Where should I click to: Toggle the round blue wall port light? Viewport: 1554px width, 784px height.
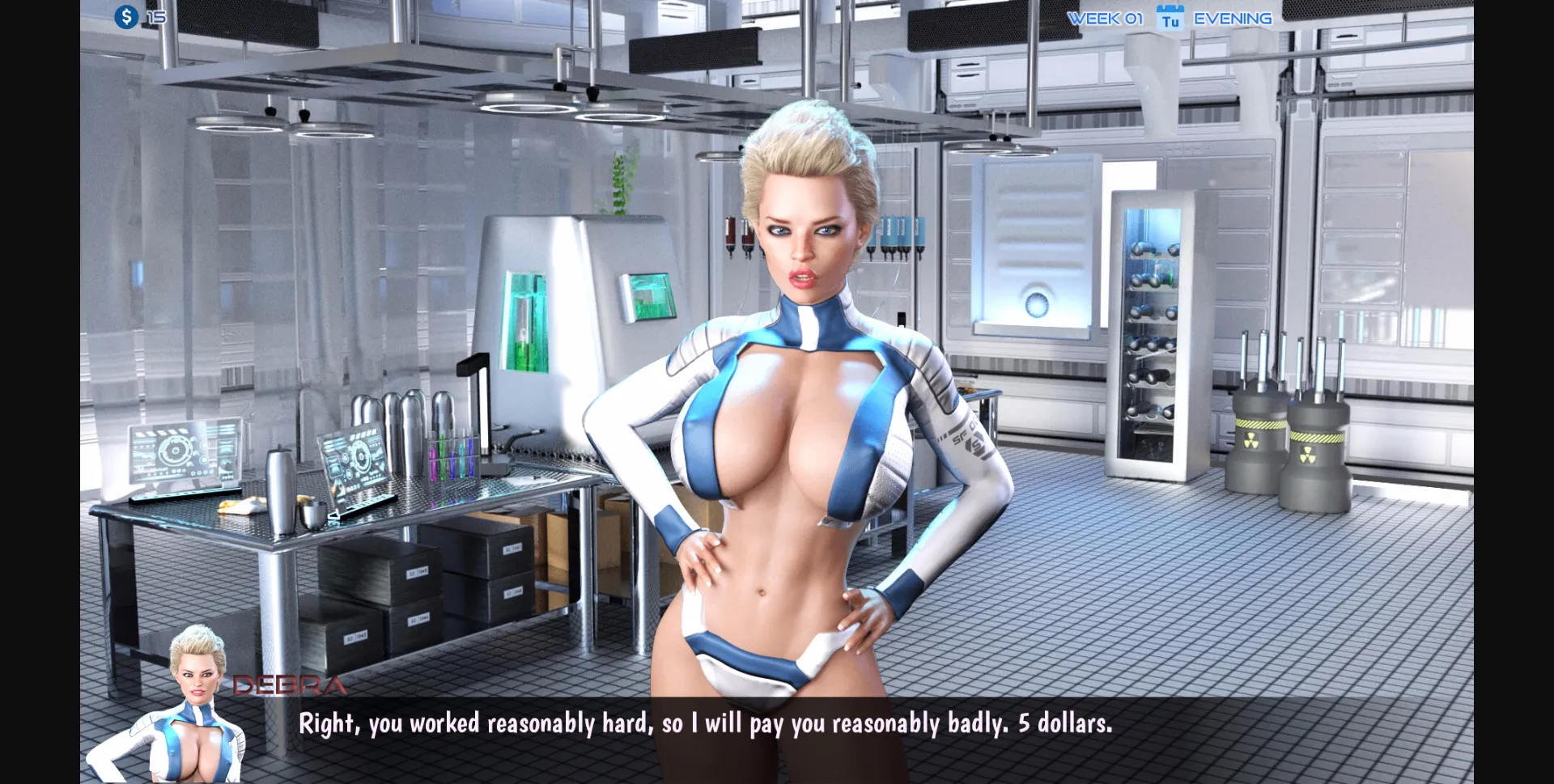click(1038, 302)
